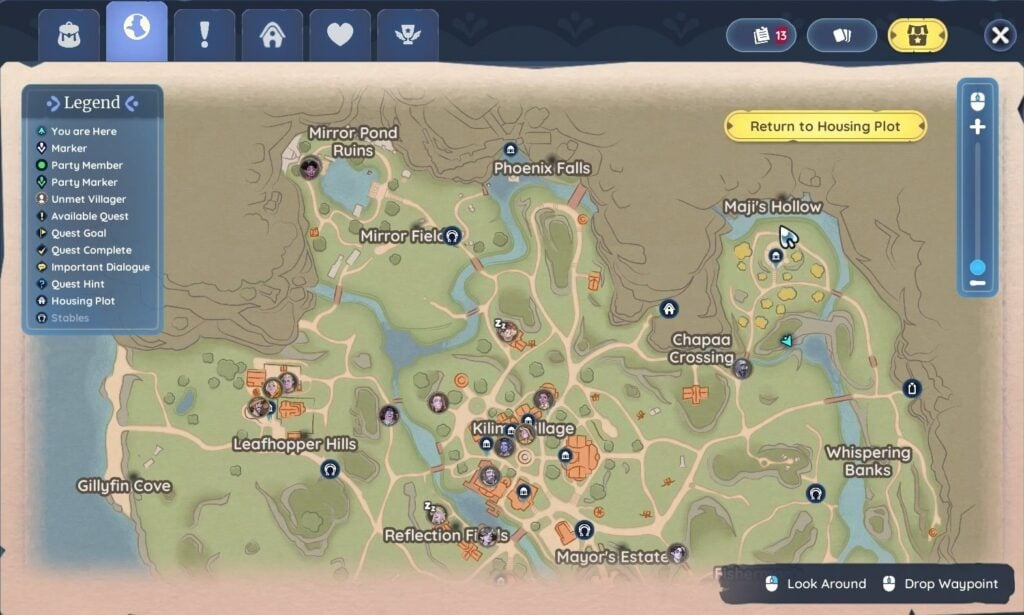Viewport: 1024px width, 615px height.
Task: Close the map screen
Action: point(999,36)
